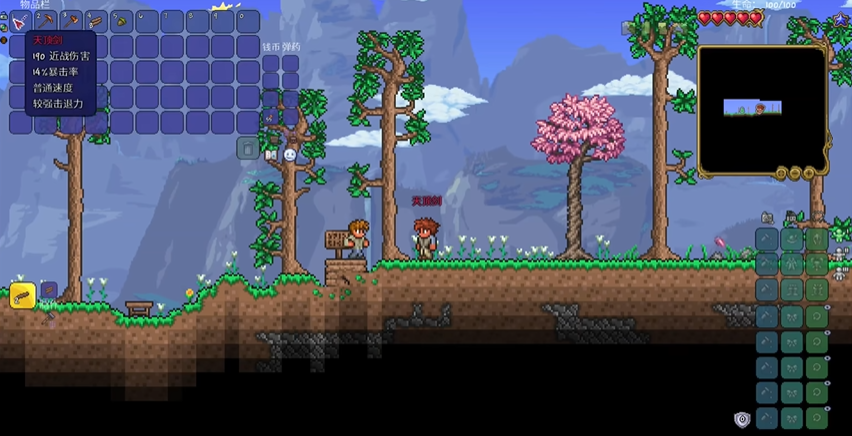This screenshot has width=852, height=436.
Task: Select the copper pickaxe hotbar slot
Action: [x=47, y=21]
